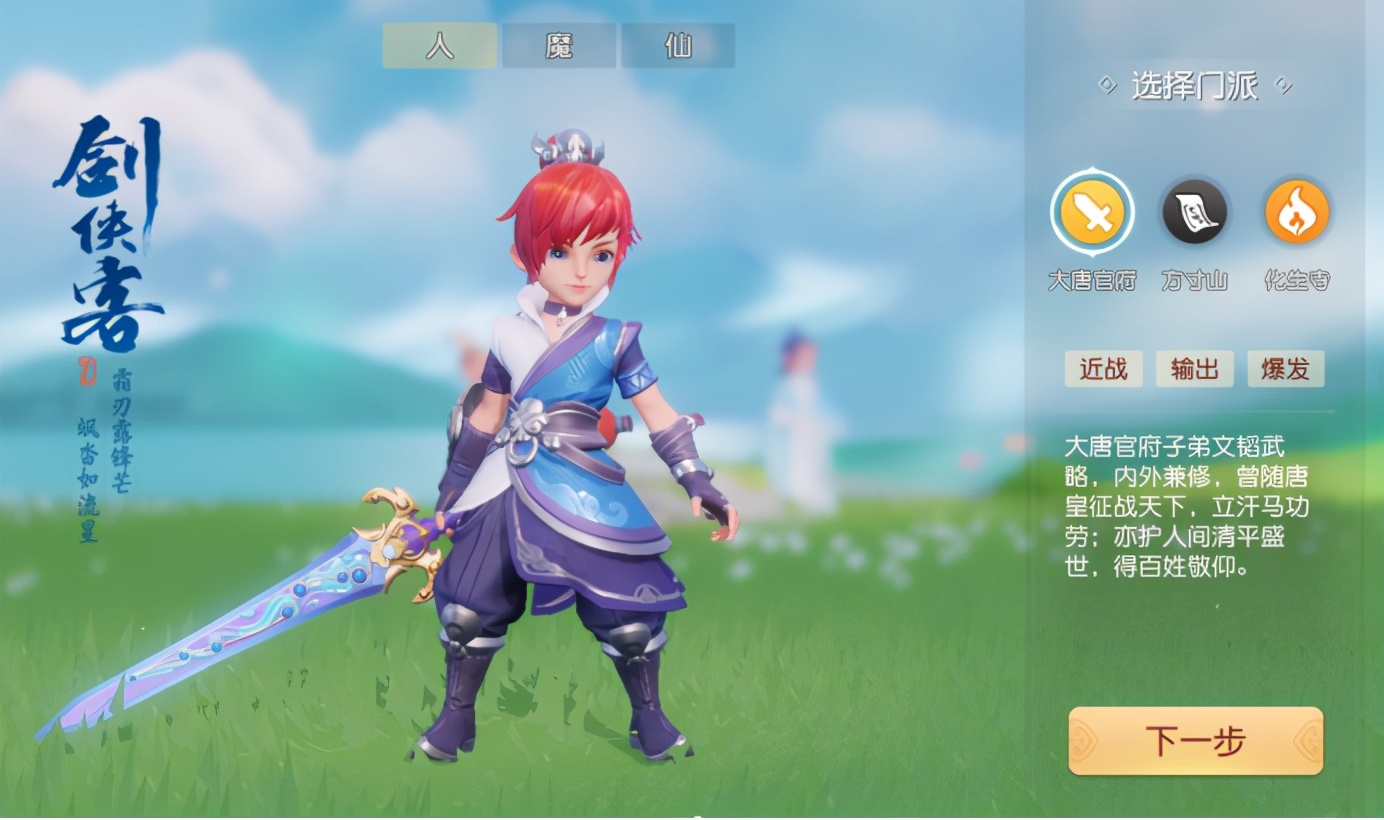Select the 魔 race tab
Screen dimensions: 1384x820
(x=559, y=46)
